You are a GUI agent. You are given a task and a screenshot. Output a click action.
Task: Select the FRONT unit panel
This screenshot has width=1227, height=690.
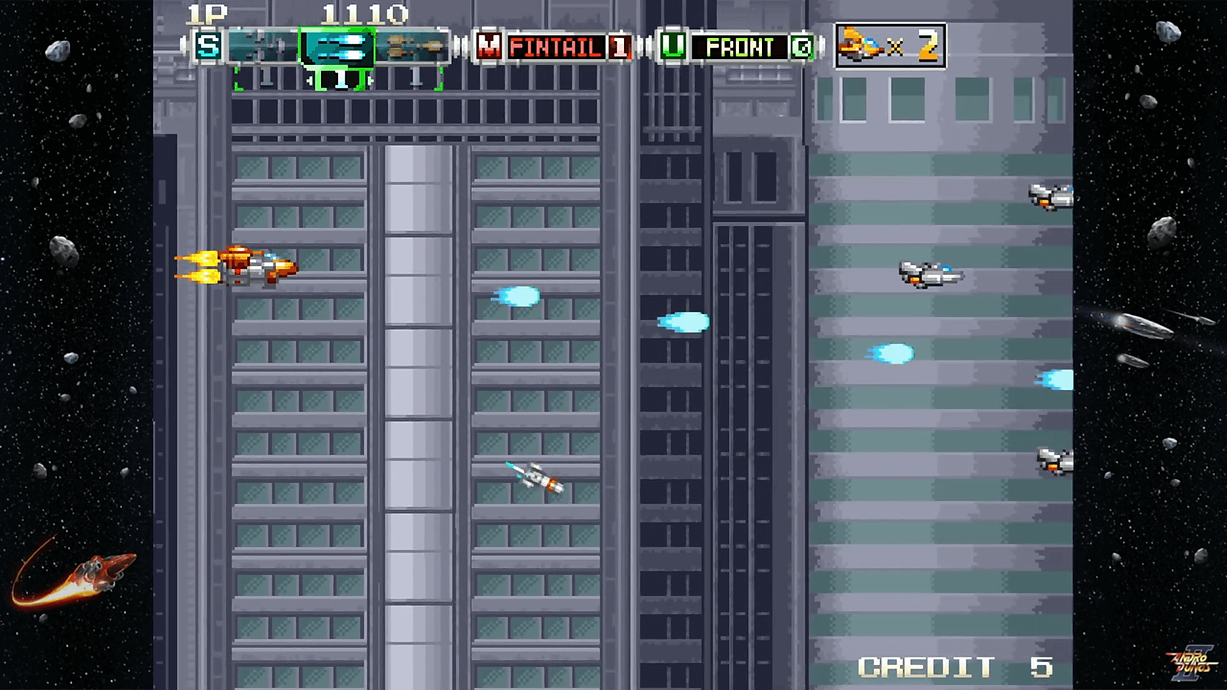point(739,46)
